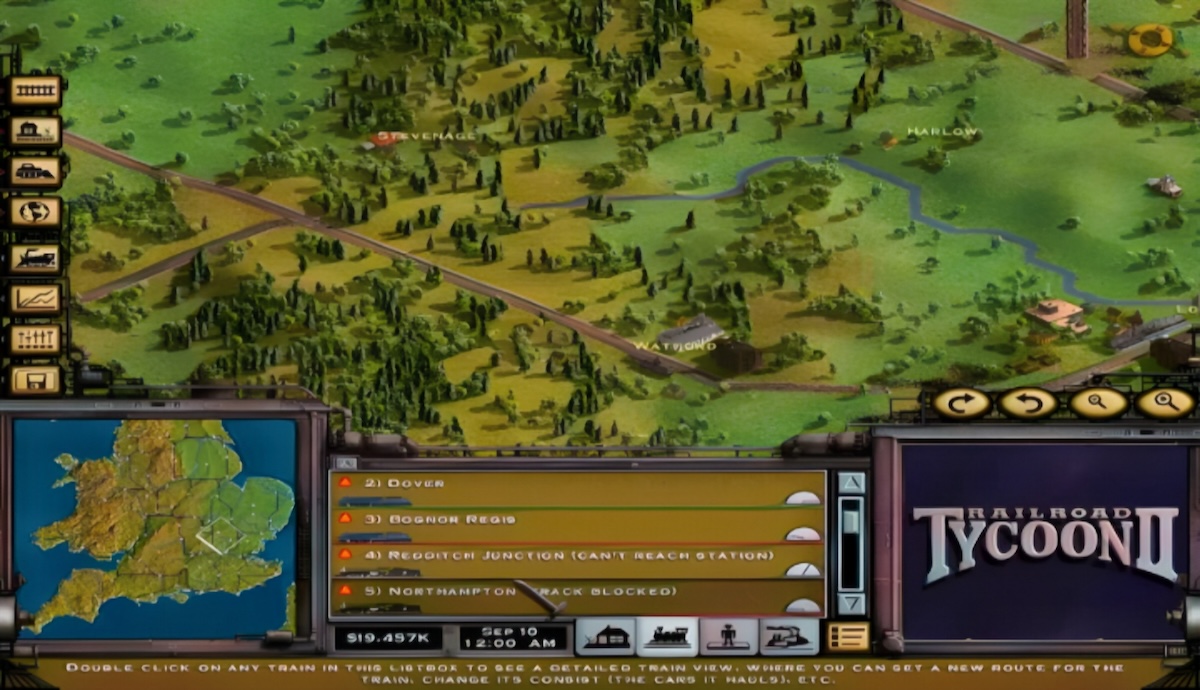The height and width of the screenshot is (690, 1200).
Task: Switch to the player figure tab
Action: click(x=728, y=637)
